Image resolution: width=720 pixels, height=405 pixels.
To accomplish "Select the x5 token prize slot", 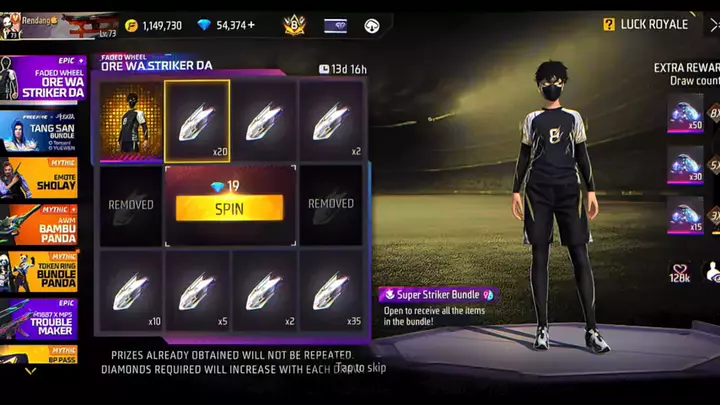I will [197, 291].
